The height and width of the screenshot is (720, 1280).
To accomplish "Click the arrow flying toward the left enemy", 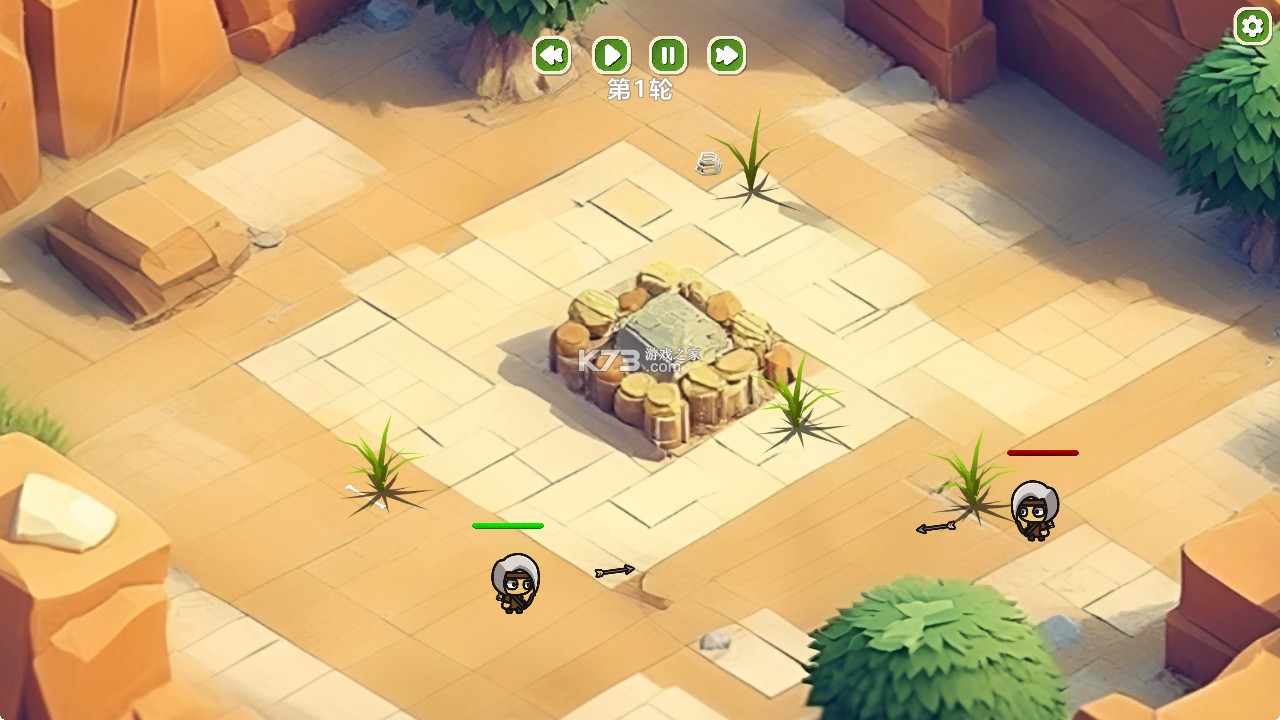I will click(x=935, y=527).
